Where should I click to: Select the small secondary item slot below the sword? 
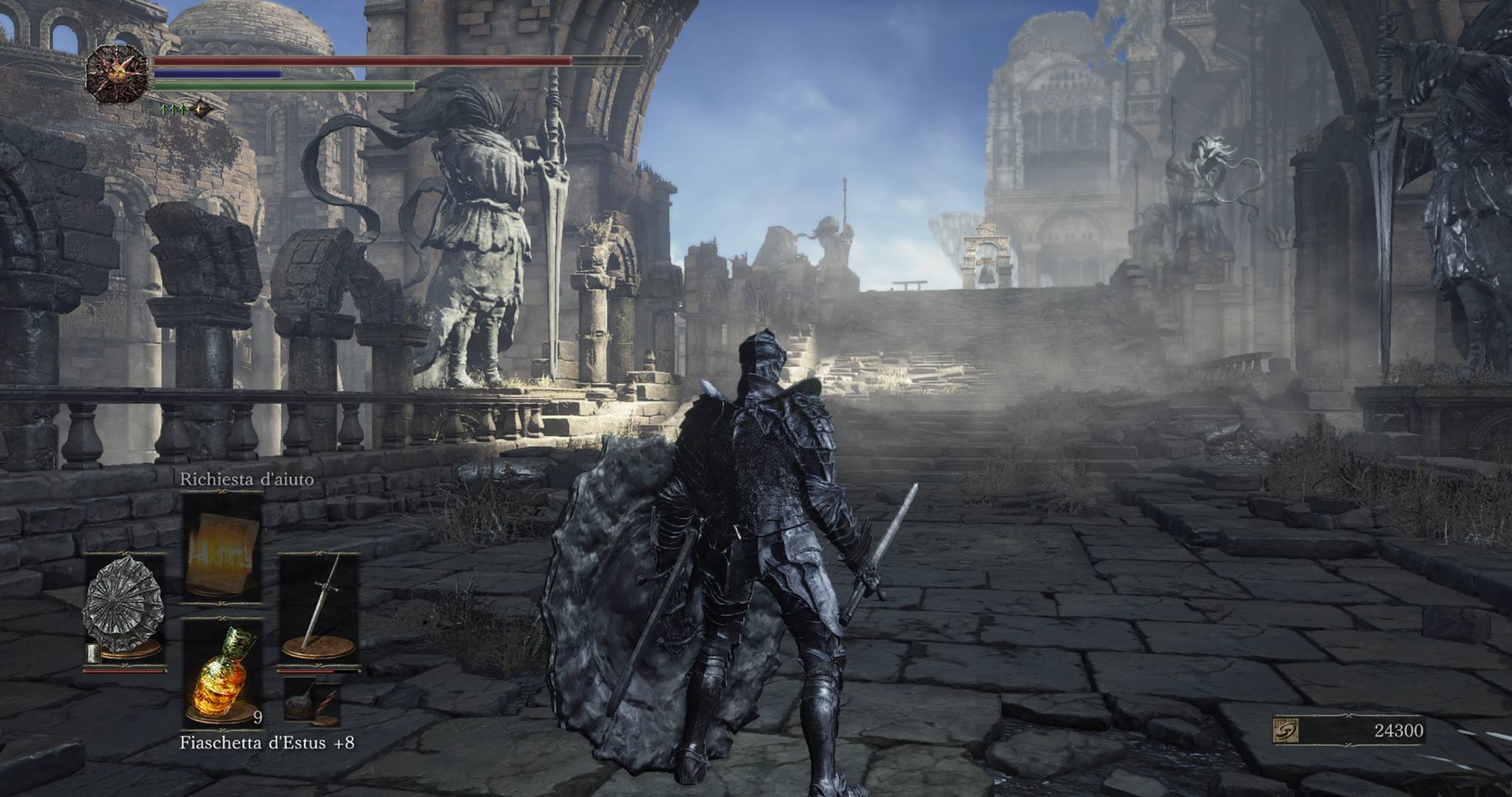[313, 703]
